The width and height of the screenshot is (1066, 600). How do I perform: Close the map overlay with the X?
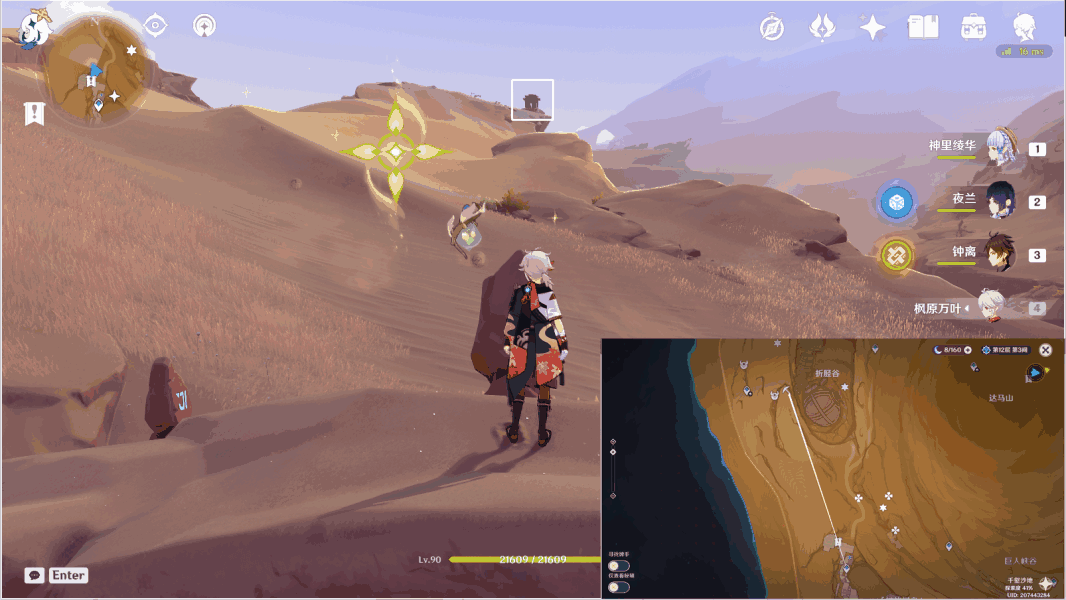pyautogui.click(x=1045, y=350)
